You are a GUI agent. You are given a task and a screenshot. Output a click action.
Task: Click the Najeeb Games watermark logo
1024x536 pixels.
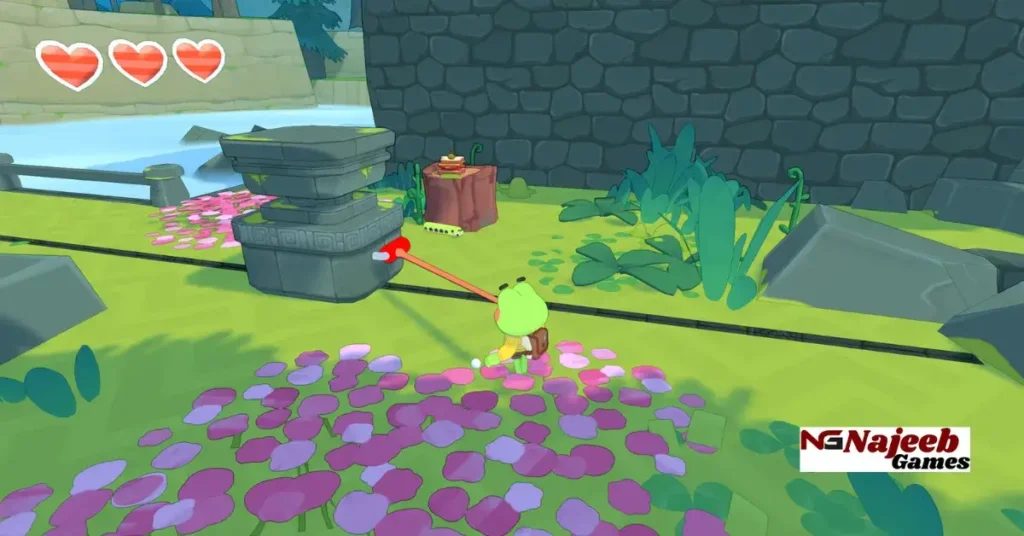tap(885, 449)
